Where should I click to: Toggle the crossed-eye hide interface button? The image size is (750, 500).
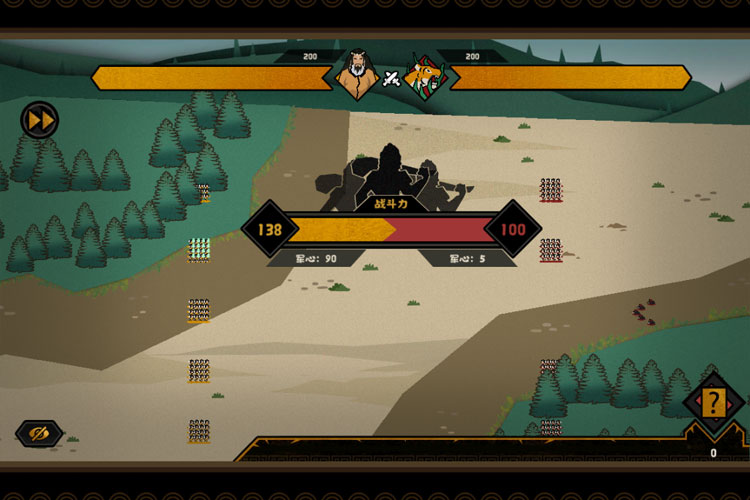[x=39, y=433]
